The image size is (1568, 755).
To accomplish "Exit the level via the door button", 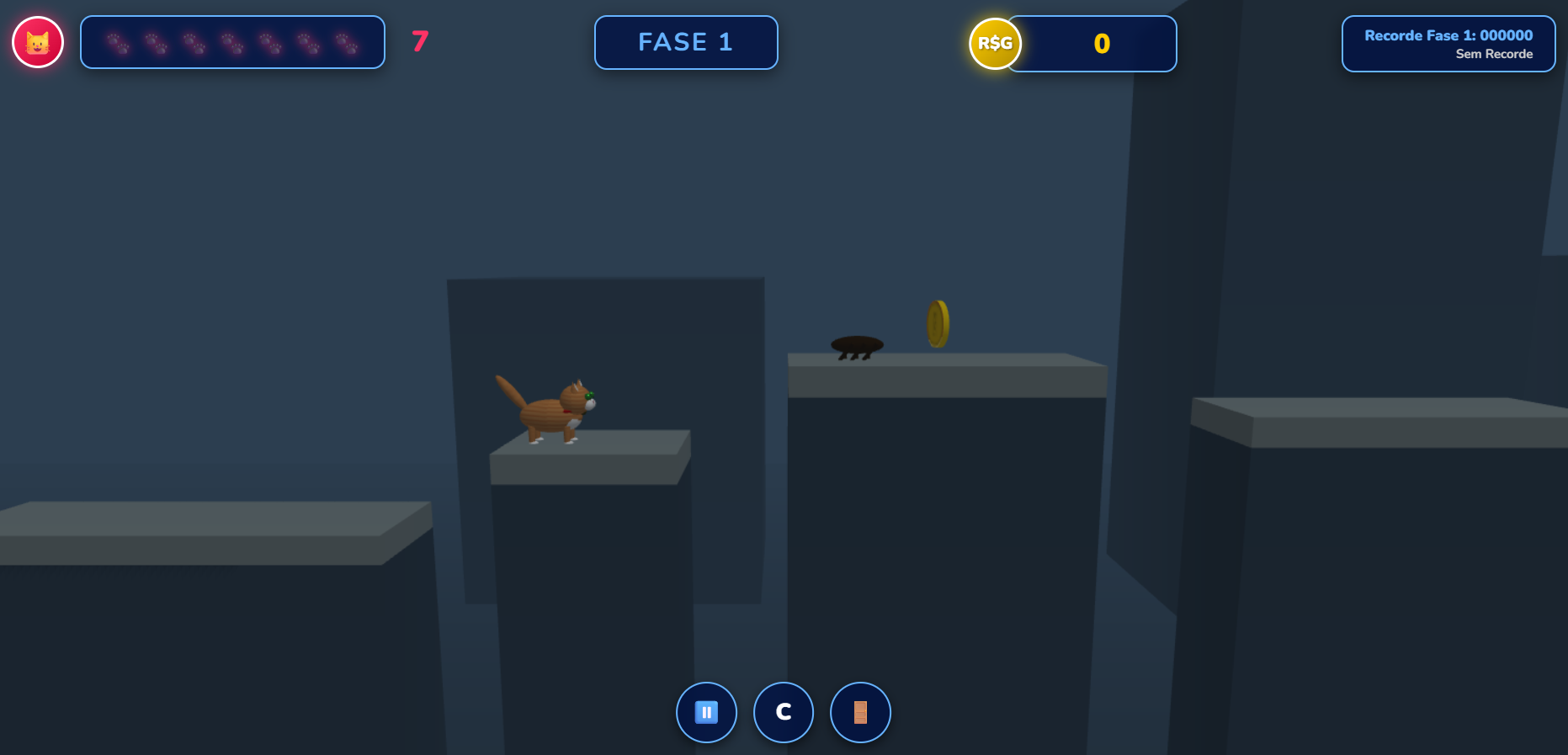I will [x=860, y=712].
